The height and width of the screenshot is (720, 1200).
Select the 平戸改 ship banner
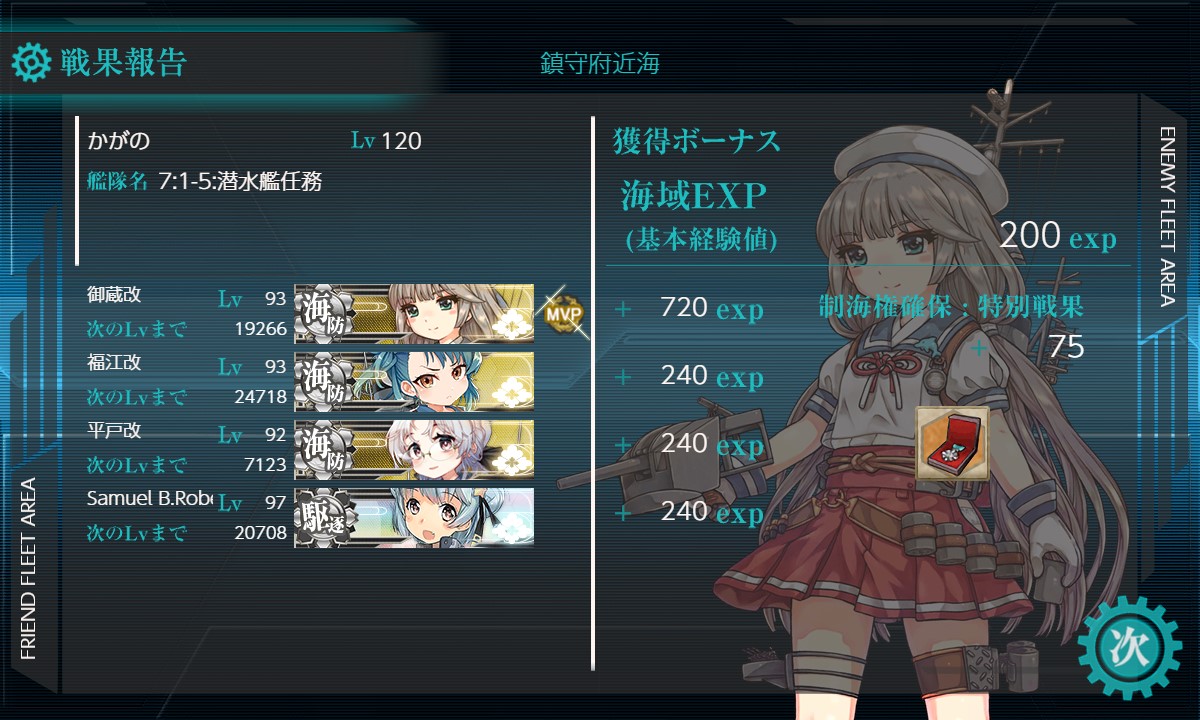coord(414,449)
